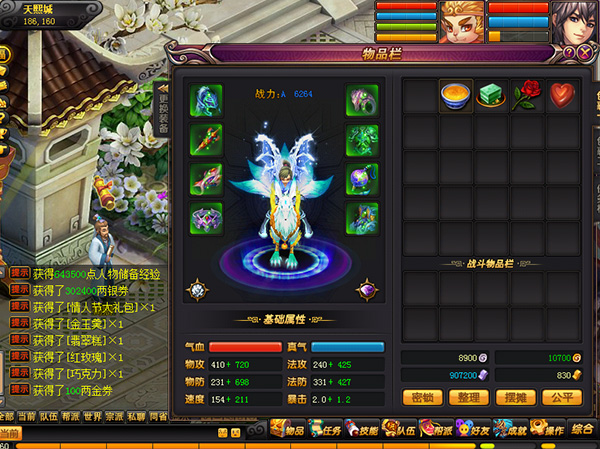Screen dimensions: 600x449
Task: Open the inventory help question mark
Action: (570, 52)
